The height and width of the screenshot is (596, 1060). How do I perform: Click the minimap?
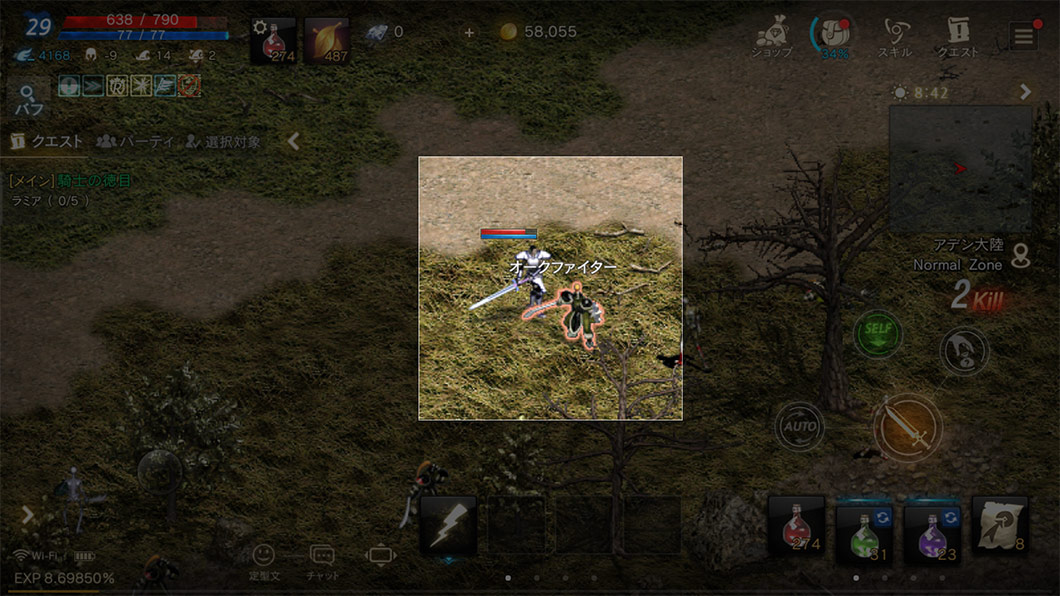click(x=959, y=169)
